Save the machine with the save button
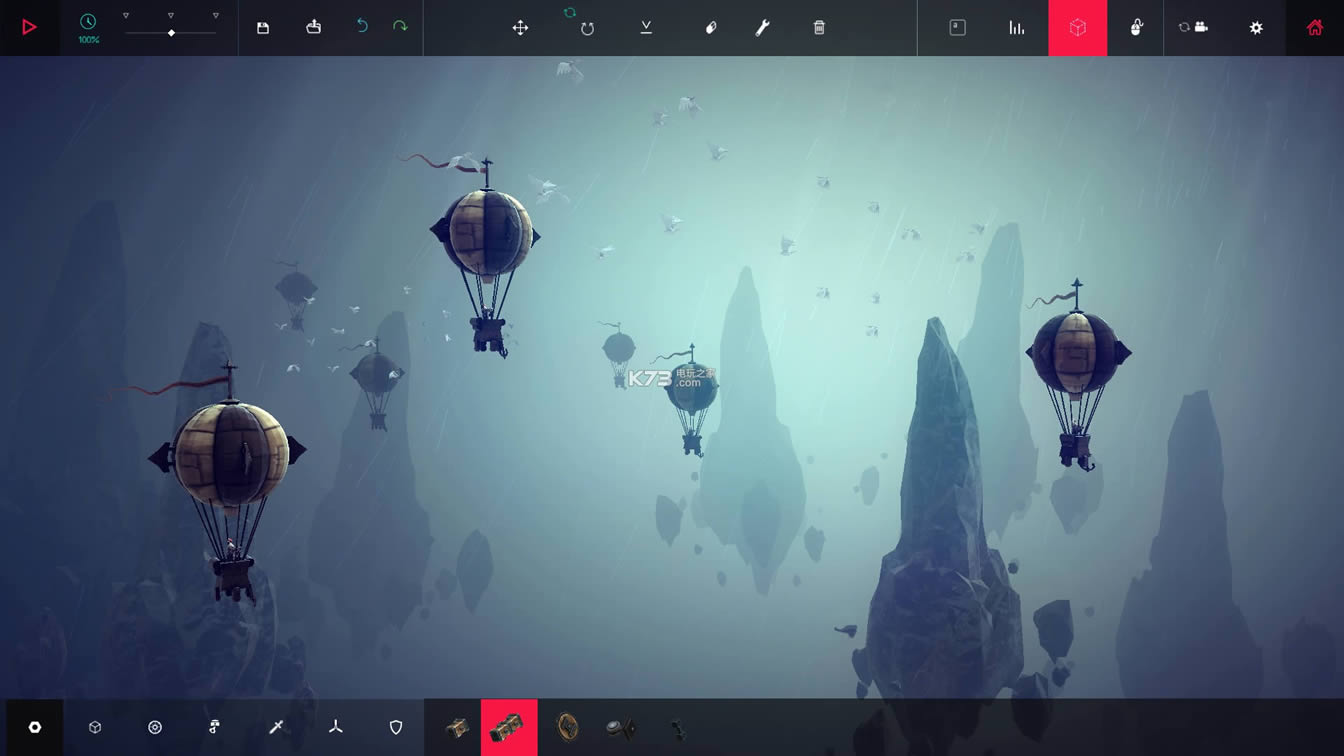Image resolution: width=1344 pixels, height=756 pixels. [x=261, y=28]
